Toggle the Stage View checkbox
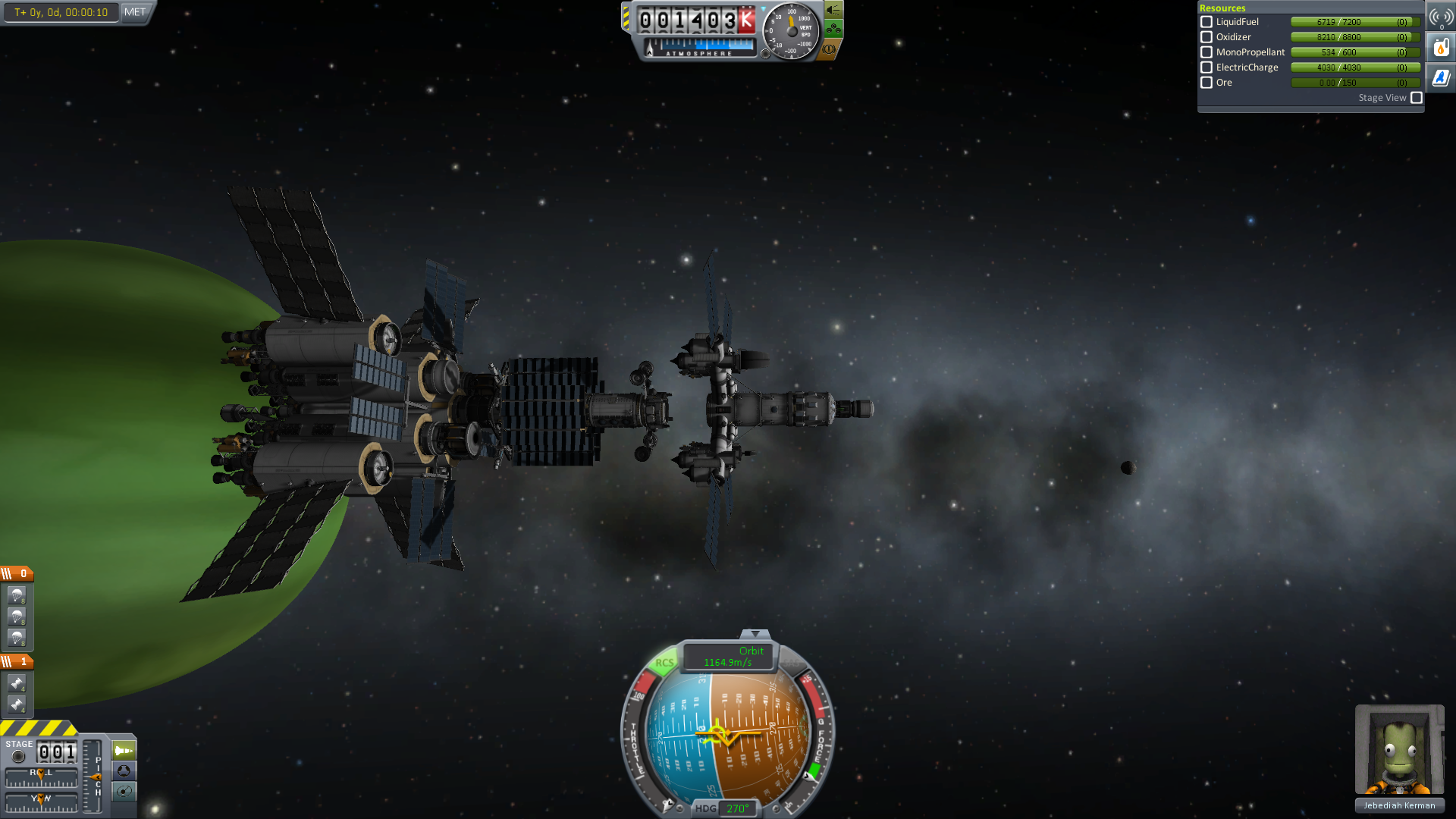Viewport: 1456px width, 819px height. [x=1416, y=98]
